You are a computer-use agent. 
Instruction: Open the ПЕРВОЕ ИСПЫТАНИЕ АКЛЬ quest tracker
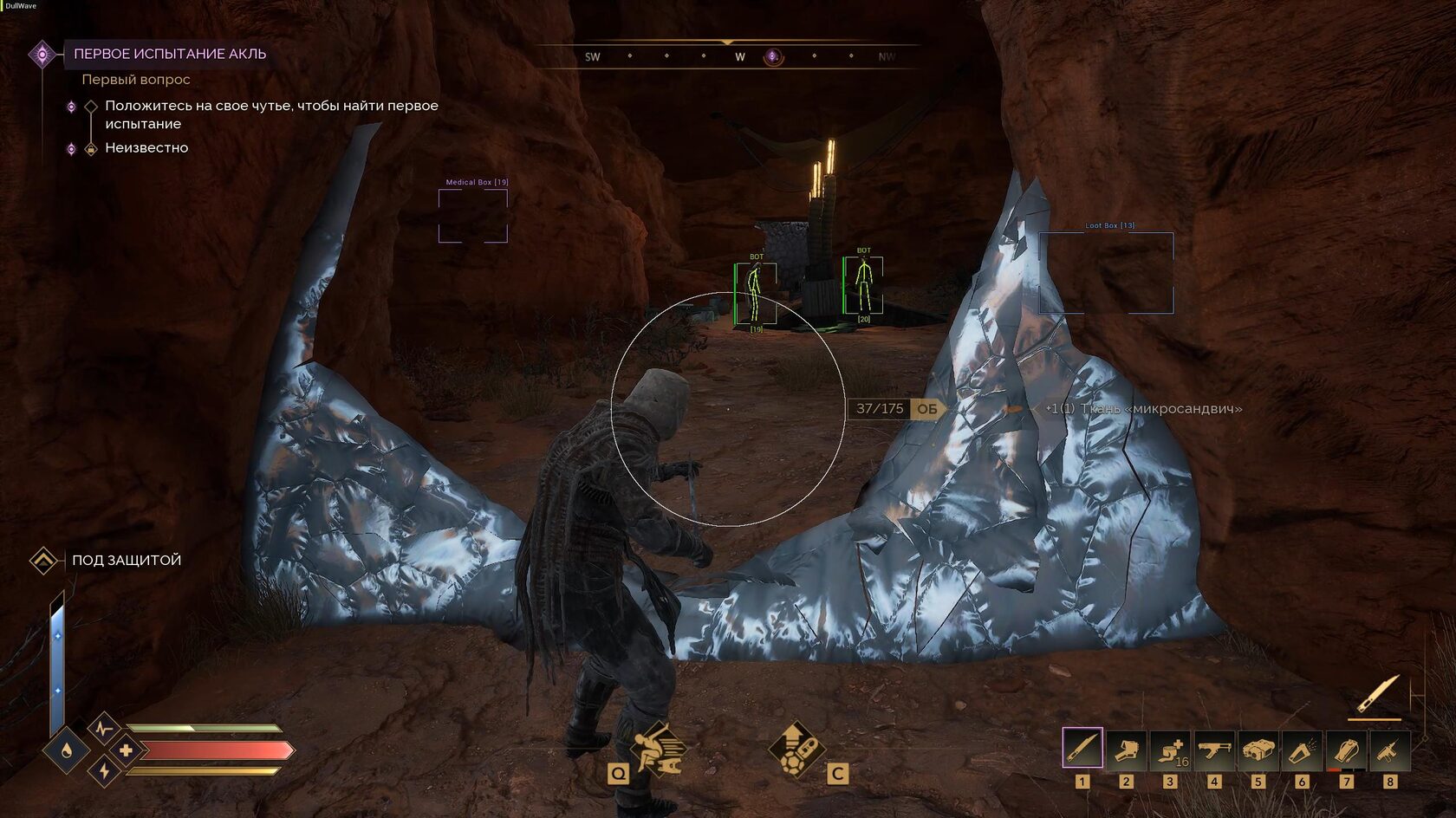point(170,54)
